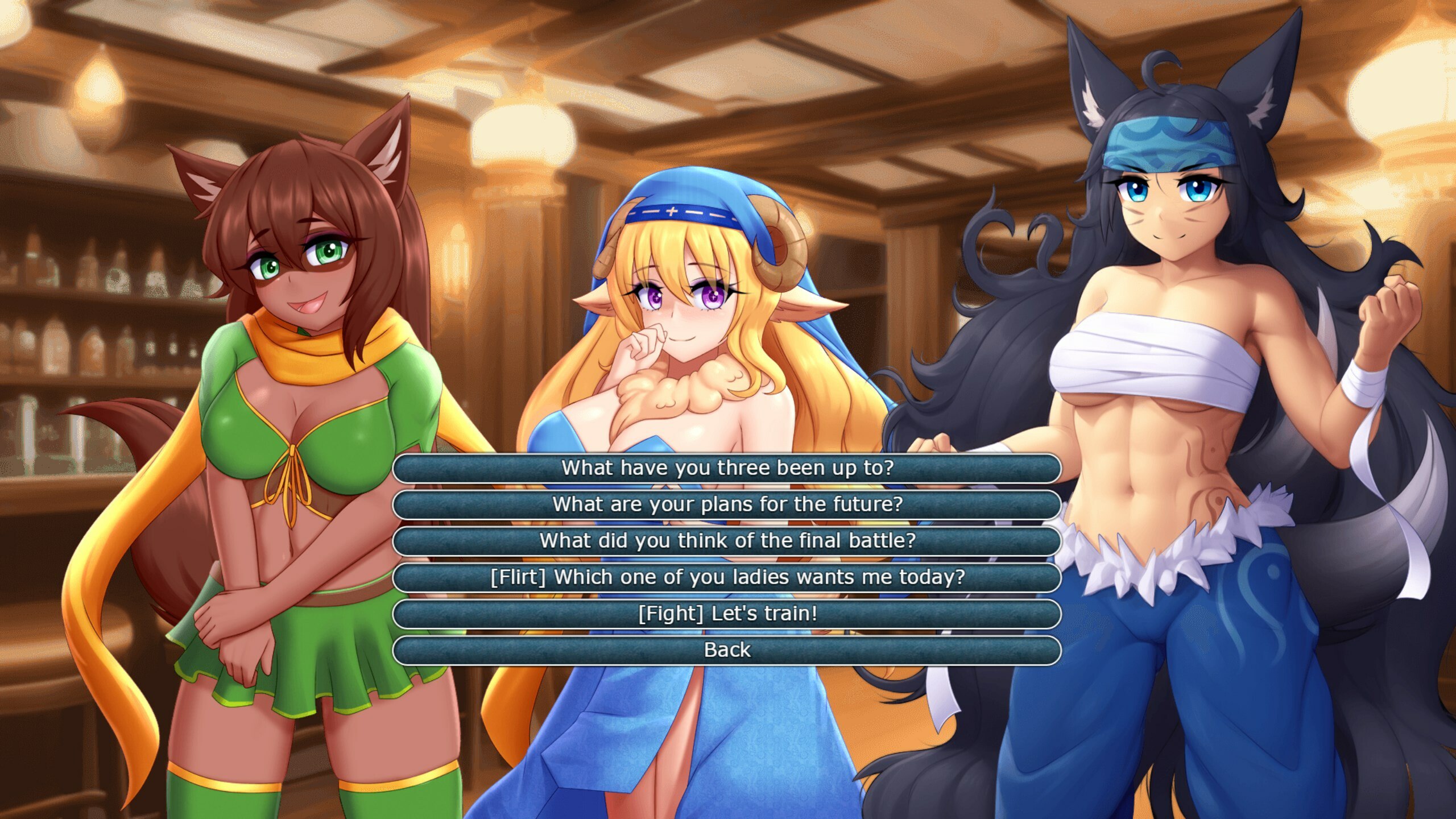The image size is (1456, 819).
Task: Select "What have you three been up to?"
Action: pyautogui.click(x=728, y=469)
